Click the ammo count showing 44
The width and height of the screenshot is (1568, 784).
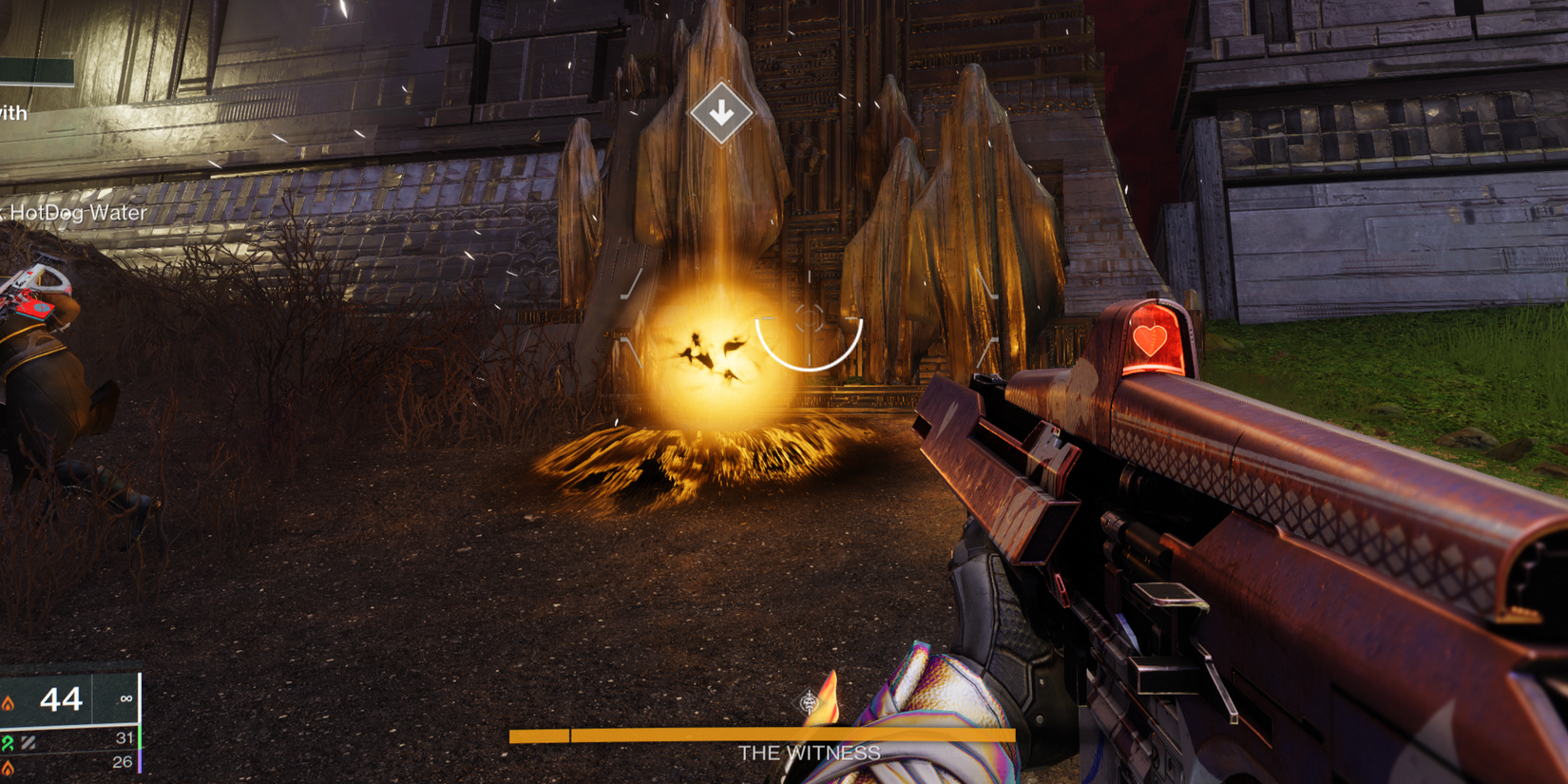coord(59,700)
